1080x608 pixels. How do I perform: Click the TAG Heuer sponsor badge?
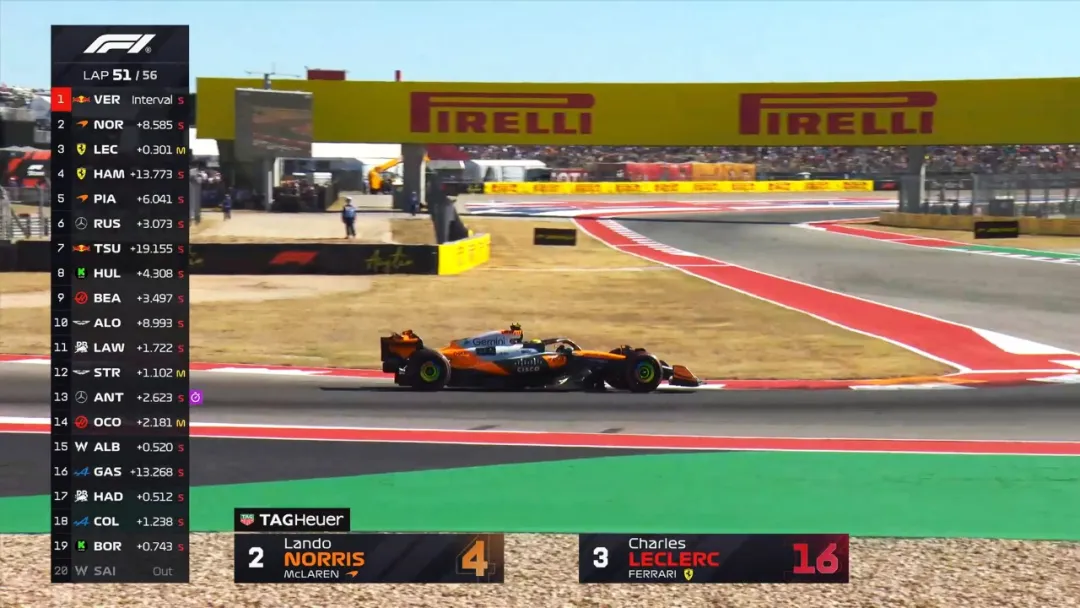(292, 520)
